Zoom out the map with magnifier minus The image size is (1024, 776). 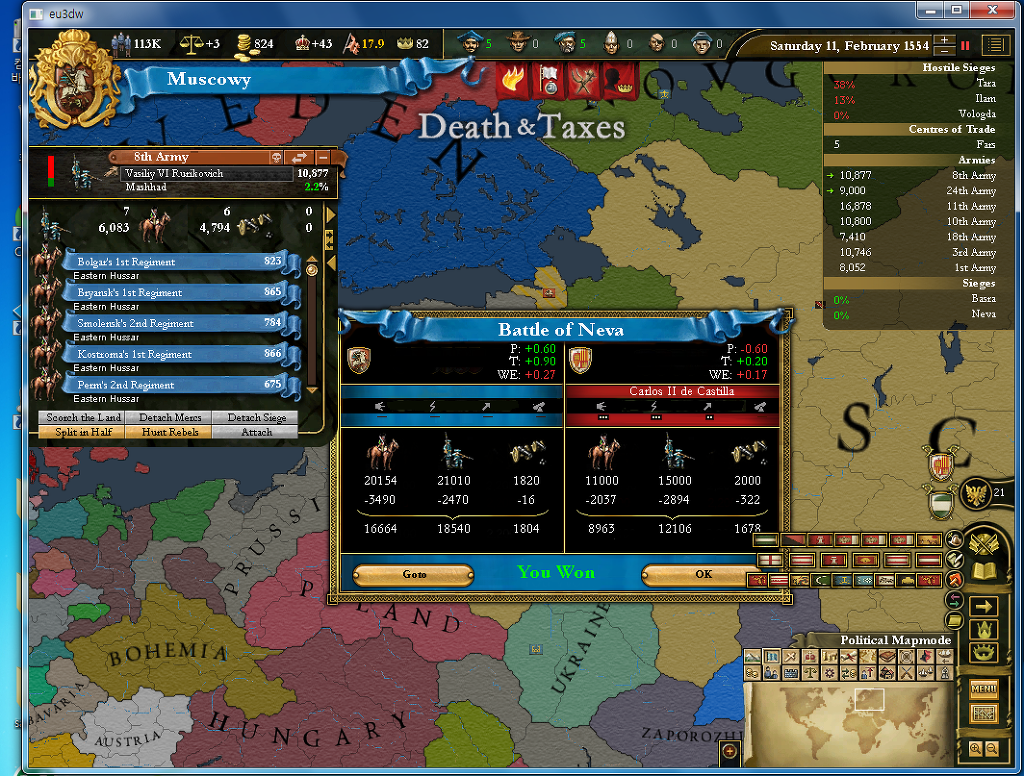click(992, 748)
